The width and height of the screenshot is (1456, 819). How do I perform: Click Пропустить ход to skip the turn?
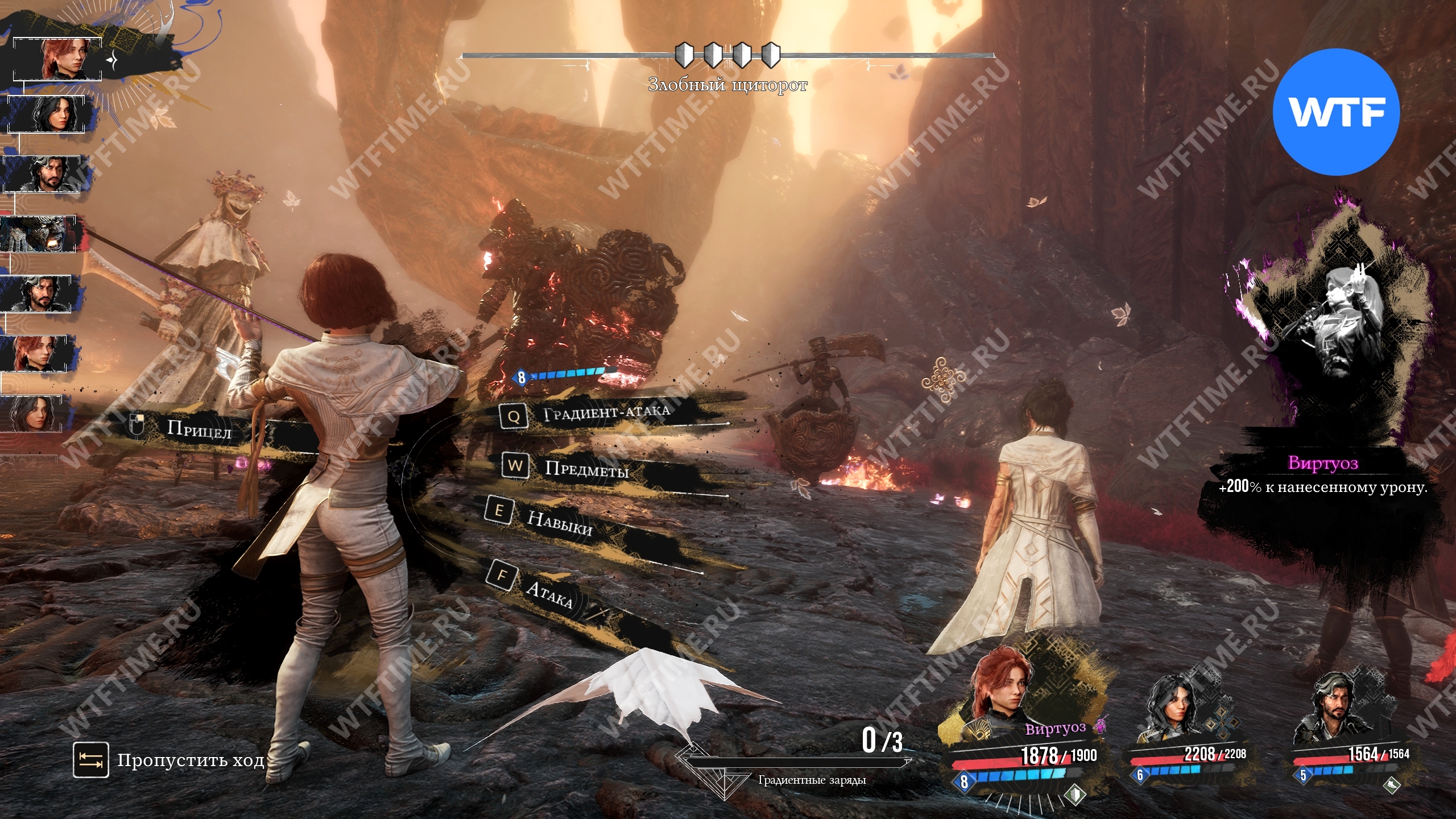pos(190,760)
